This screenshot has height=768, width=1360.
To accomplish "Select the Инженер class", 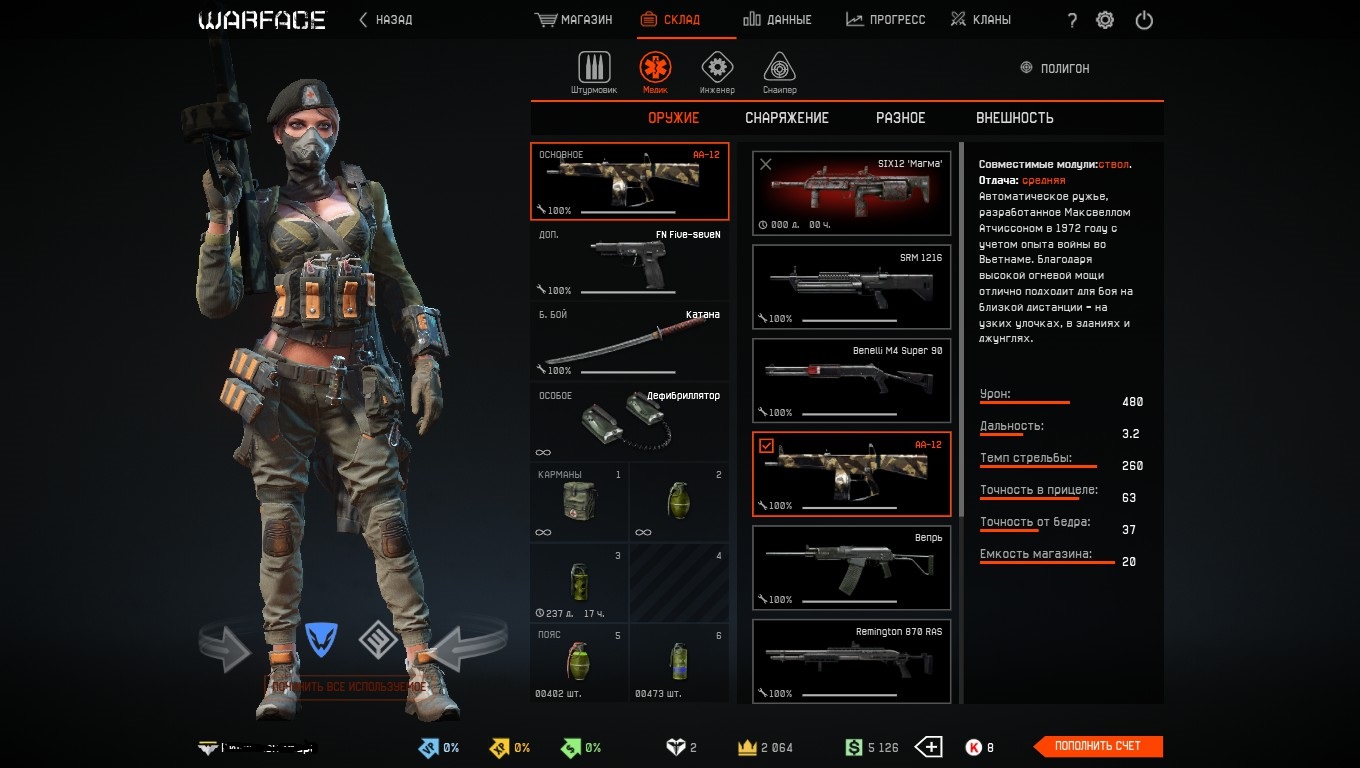I will (x=716, y=72).
